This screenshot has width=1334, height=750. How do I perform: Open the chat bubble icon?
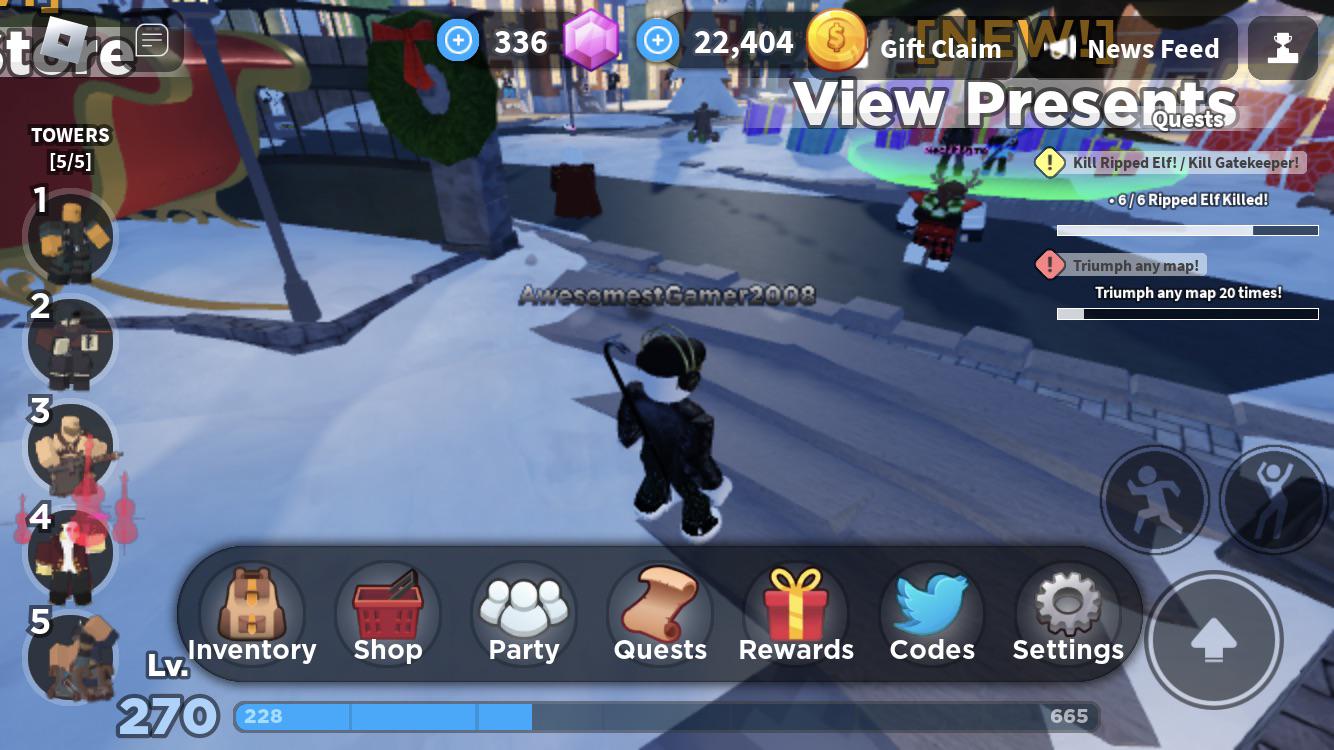click(x=152, y=40)
